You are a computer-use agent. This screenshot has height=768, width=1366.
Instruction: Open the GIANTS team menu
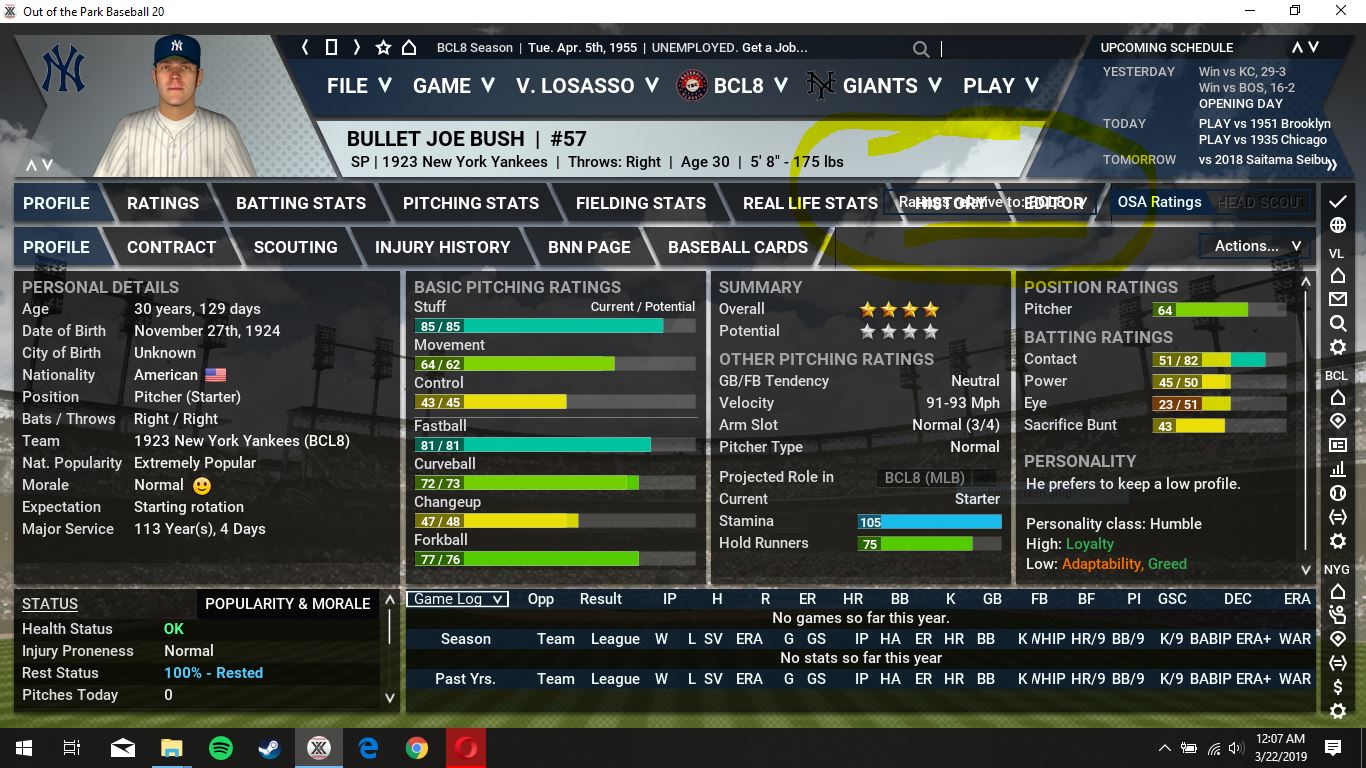pyautogui.click(x=879, y=86)
